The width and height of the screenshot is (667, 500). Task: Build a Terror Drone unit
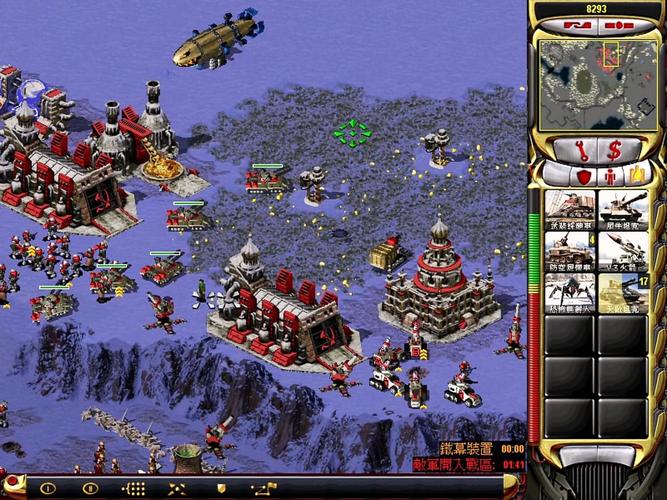coord(570,293)
